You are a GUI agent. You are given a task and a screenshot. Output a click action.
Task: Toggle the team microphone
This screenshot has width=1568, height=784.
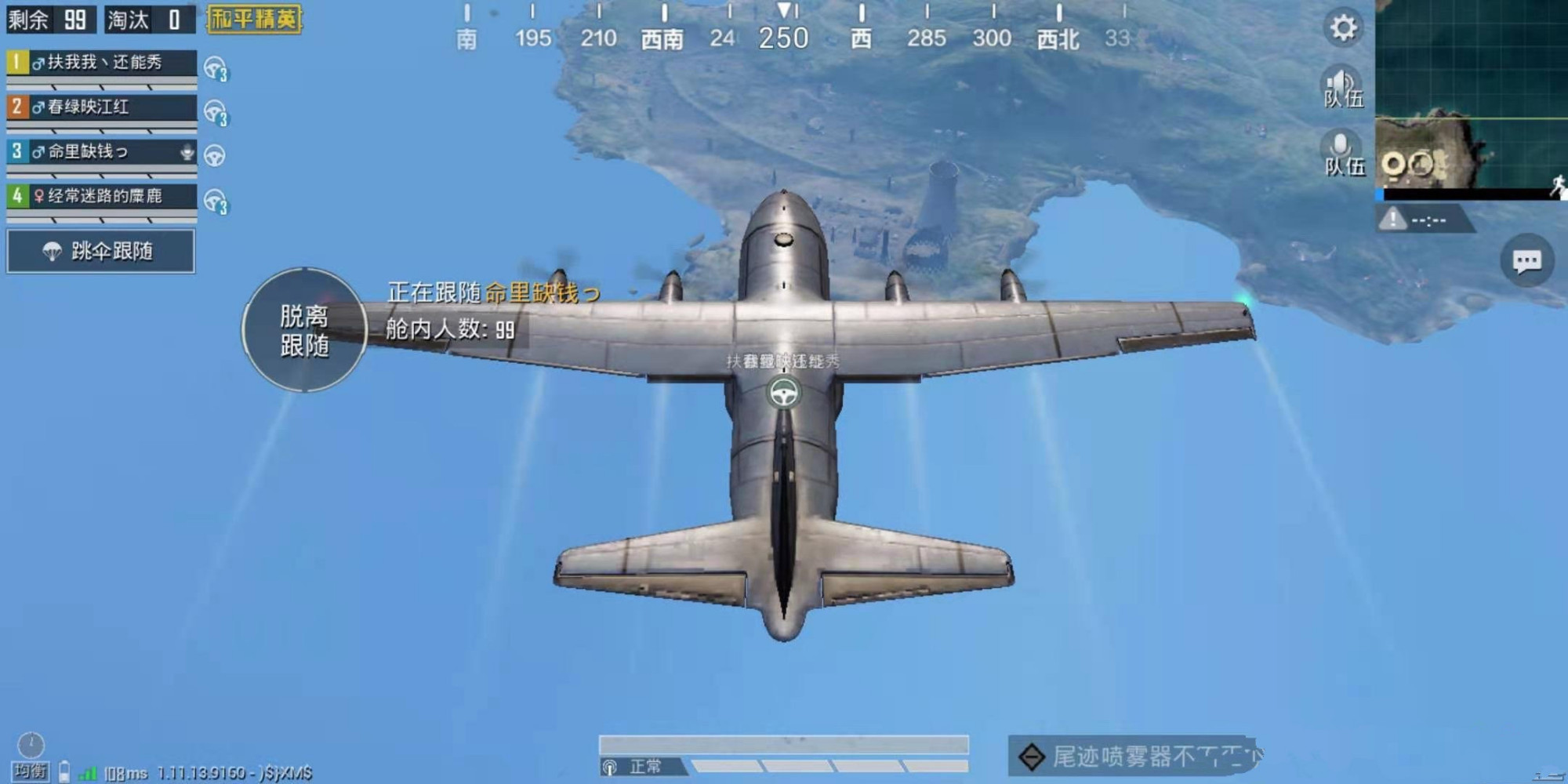[1342, 153]
